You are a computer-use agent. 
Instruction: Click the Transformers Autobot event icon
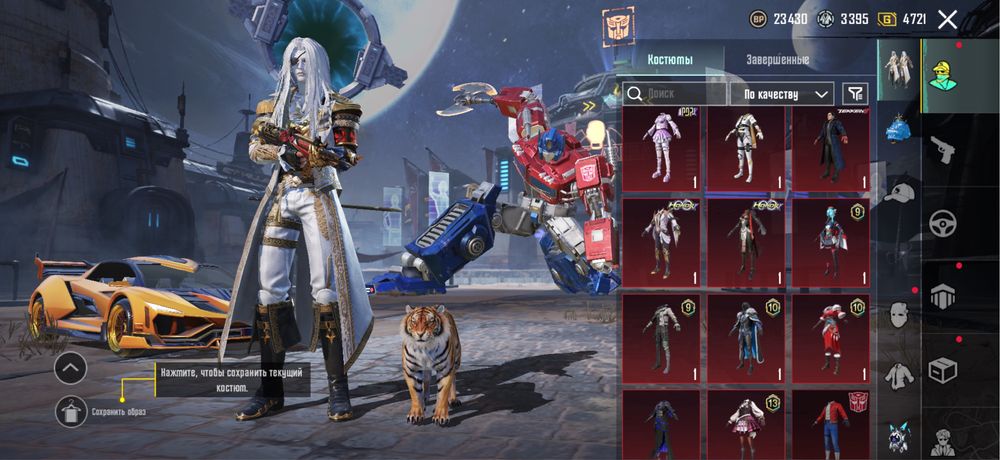pos(617,26)
